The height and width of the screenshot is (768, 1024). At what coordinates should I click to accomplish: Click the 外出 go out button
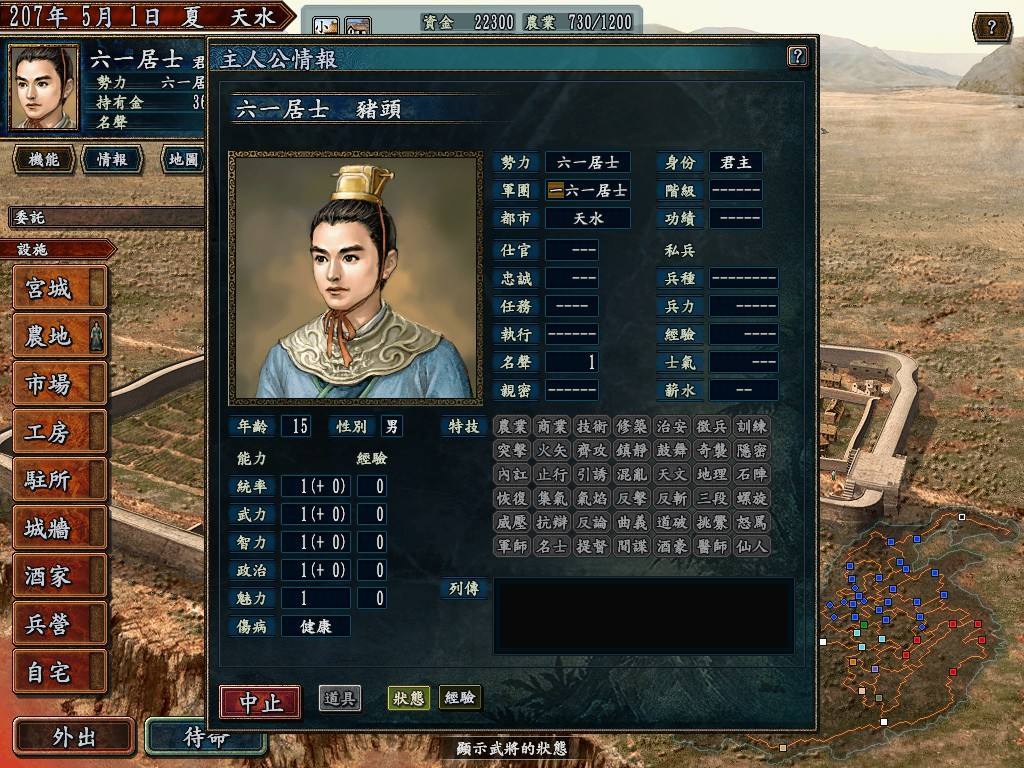(x=73, y=737)
